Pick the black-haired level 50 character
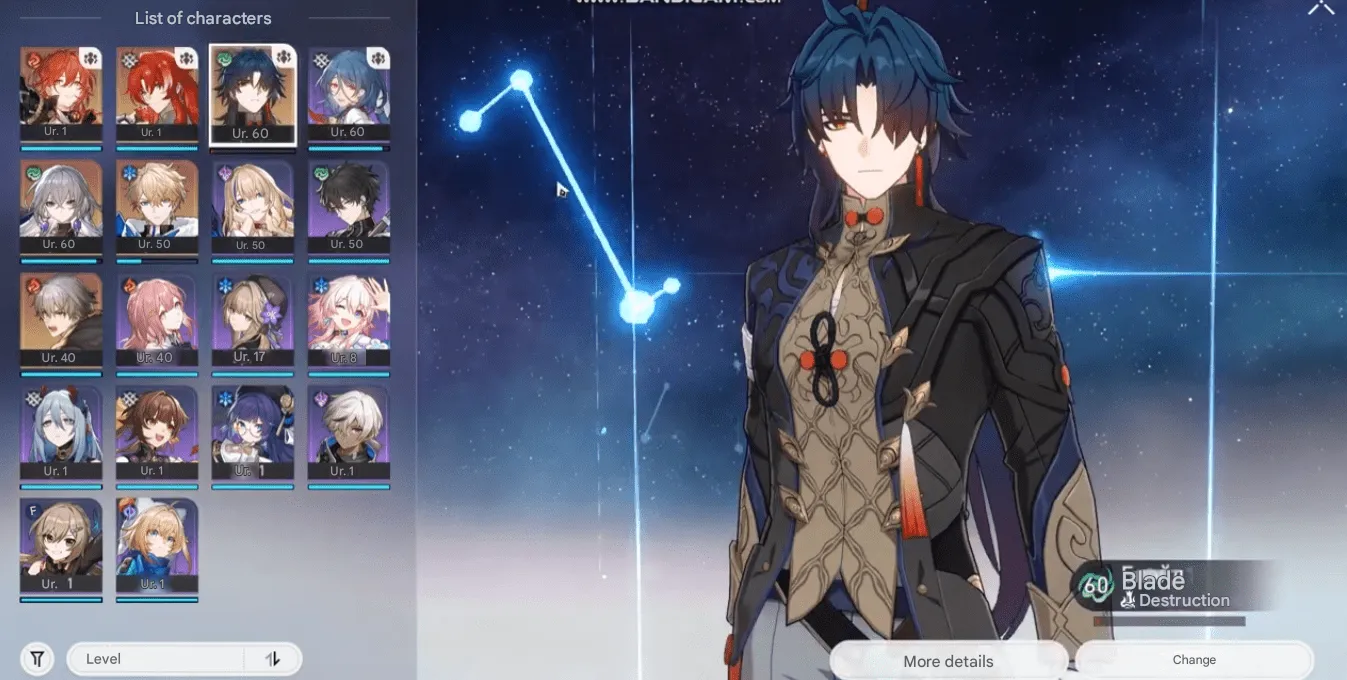Screen dimensions: 1347x680 (x=348, y=207)
